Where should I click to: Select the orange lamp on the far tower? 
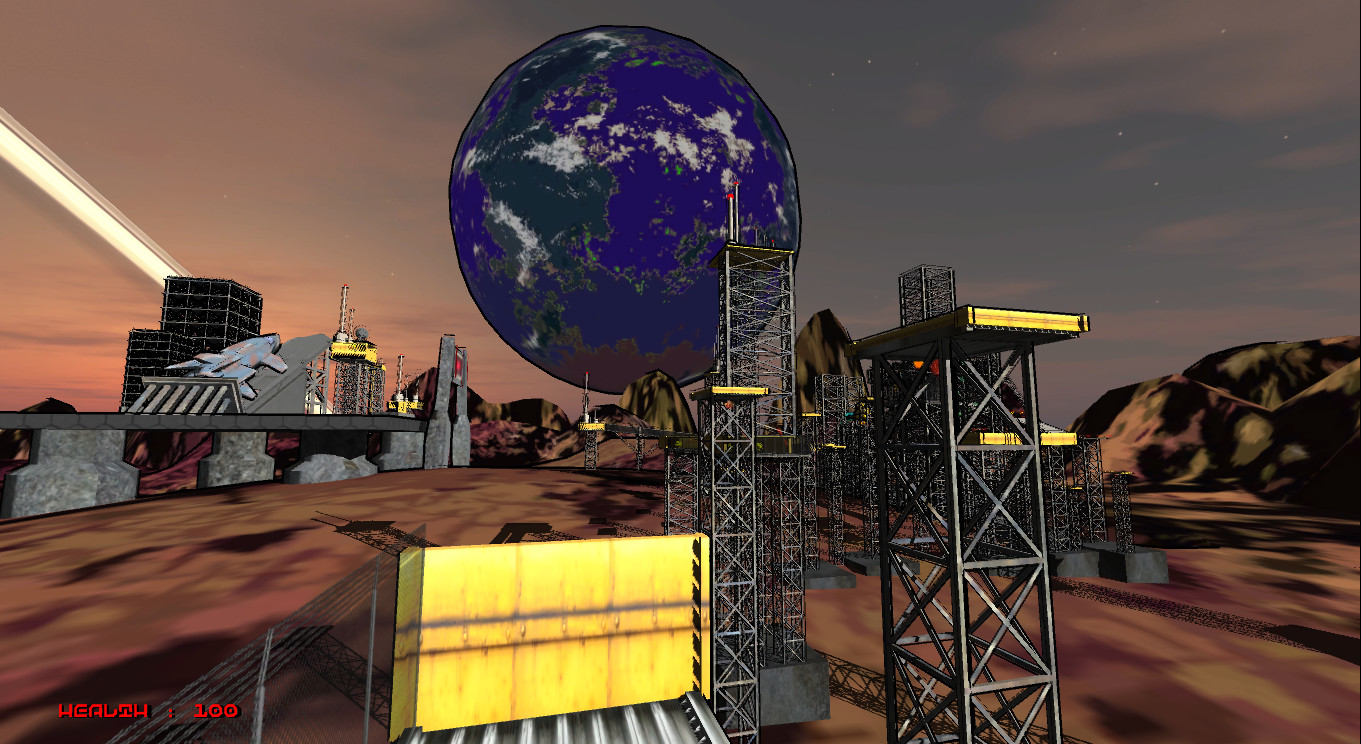[x=918, y=364]
